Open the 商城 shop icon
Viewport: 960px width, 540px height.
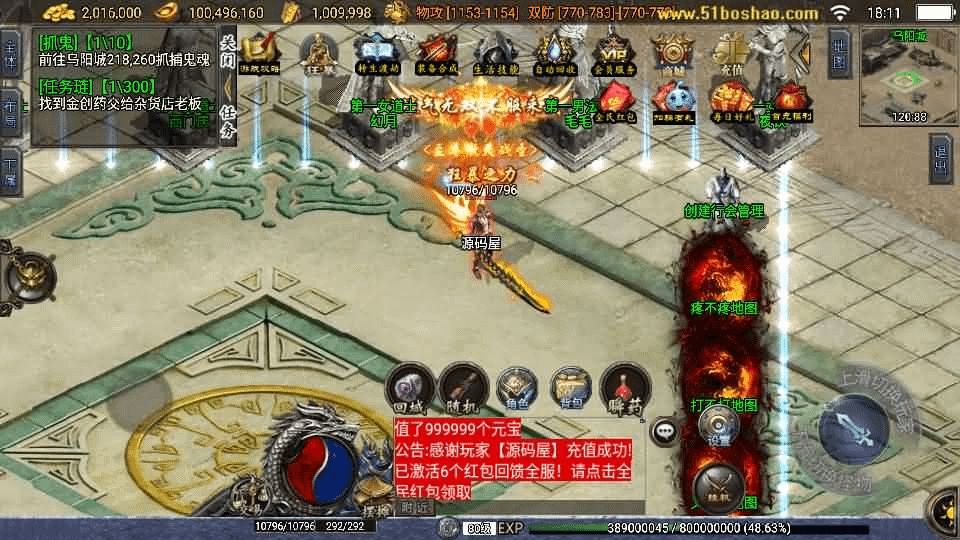pyautogui.click(x=670, y=52)
